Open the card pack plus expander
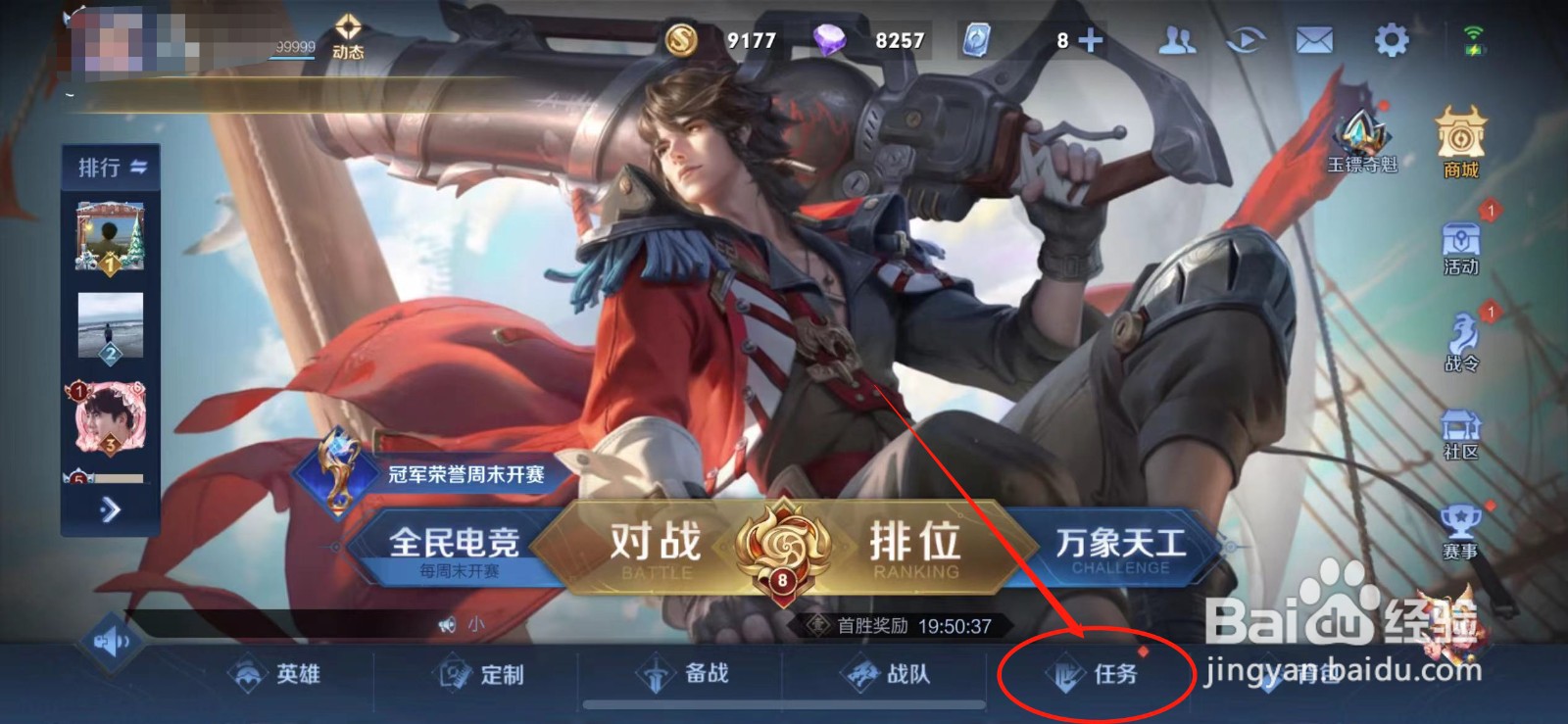The image size is (1568, 724). pyautogui.click(x=1091, y=39)
